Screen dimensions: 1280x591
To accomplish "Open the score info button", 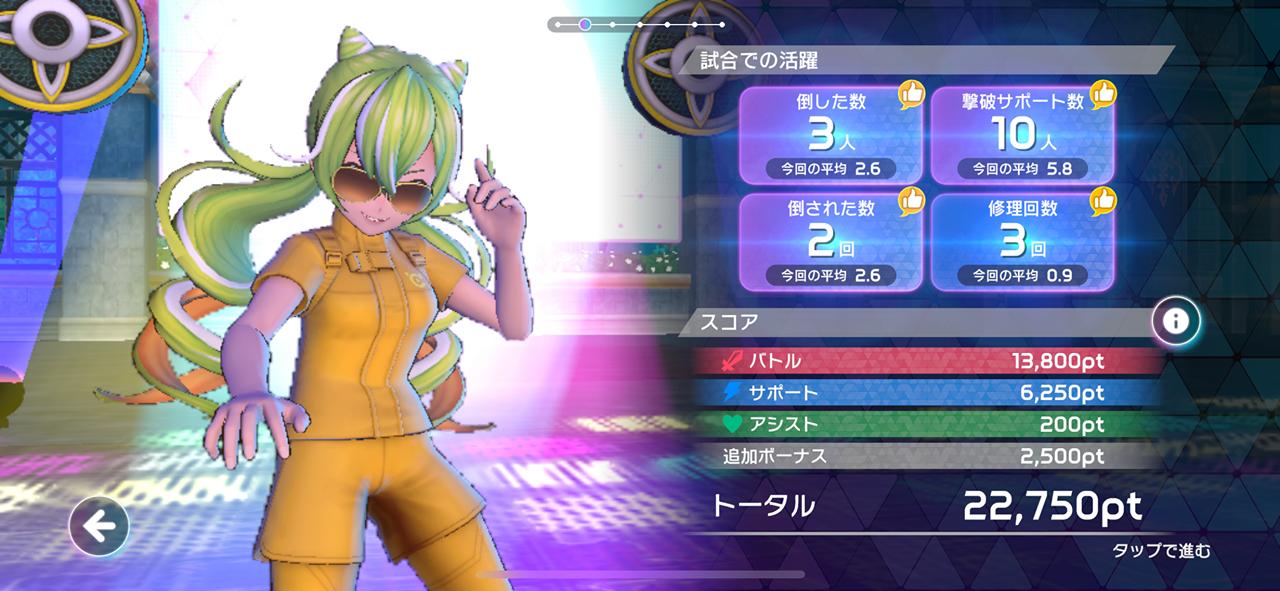I will point(1176,321).
